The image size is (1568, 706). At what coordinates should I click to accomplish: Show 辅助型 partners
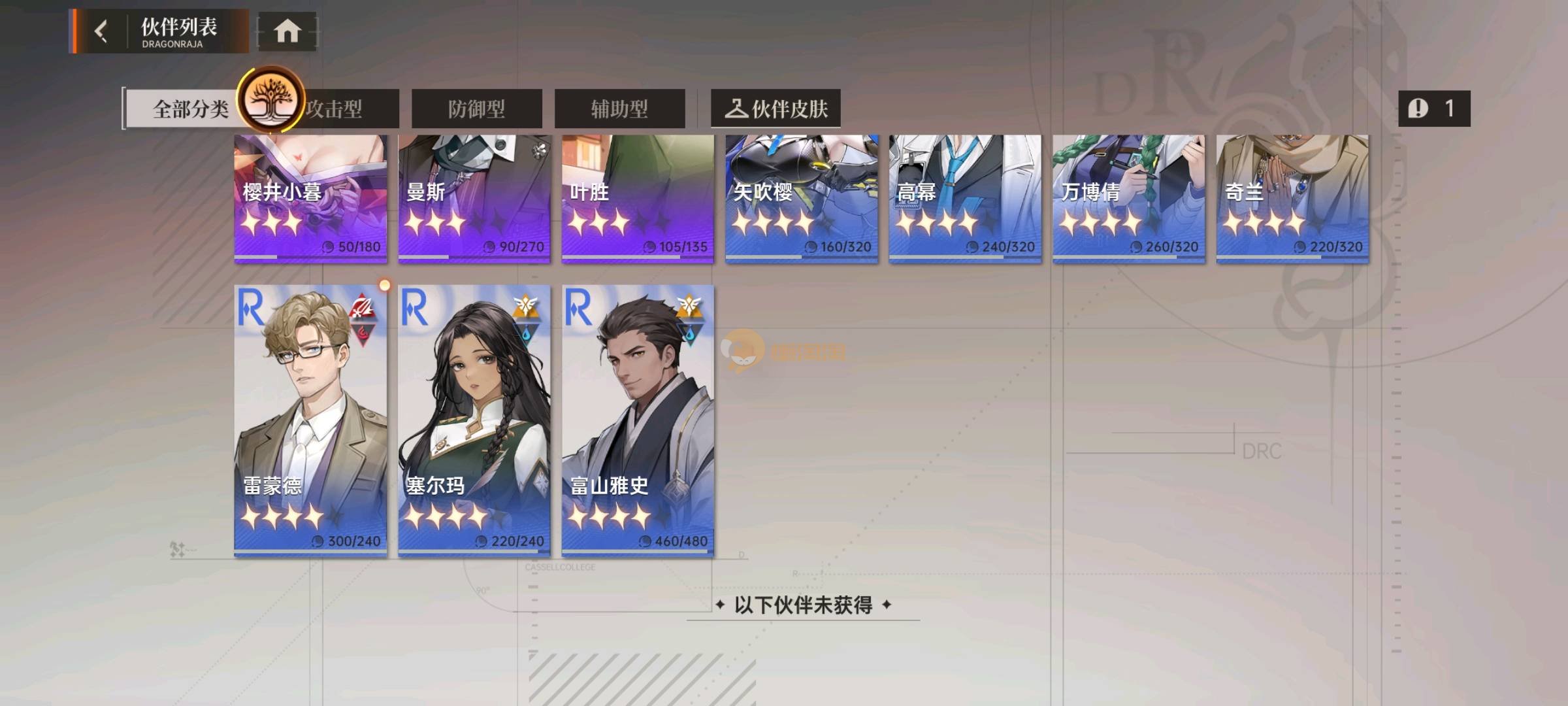tap(619, 109)
